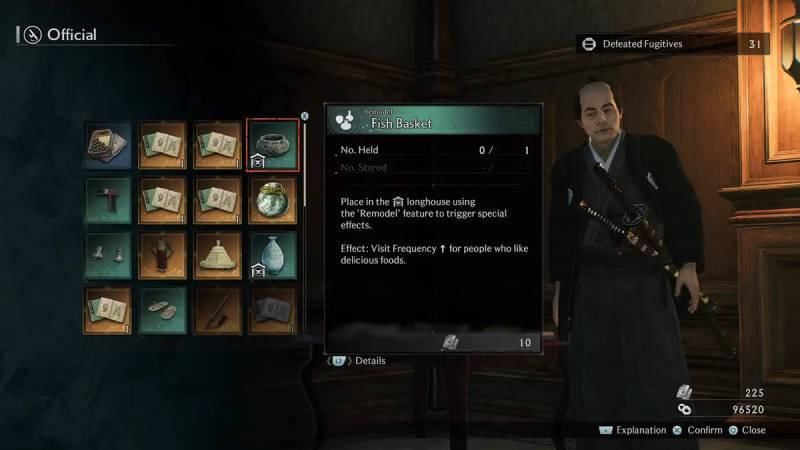The width and height of the screenshot is (800, 450).
Task: Choose the dimmed grey book slot
Action: pos(272,308)
